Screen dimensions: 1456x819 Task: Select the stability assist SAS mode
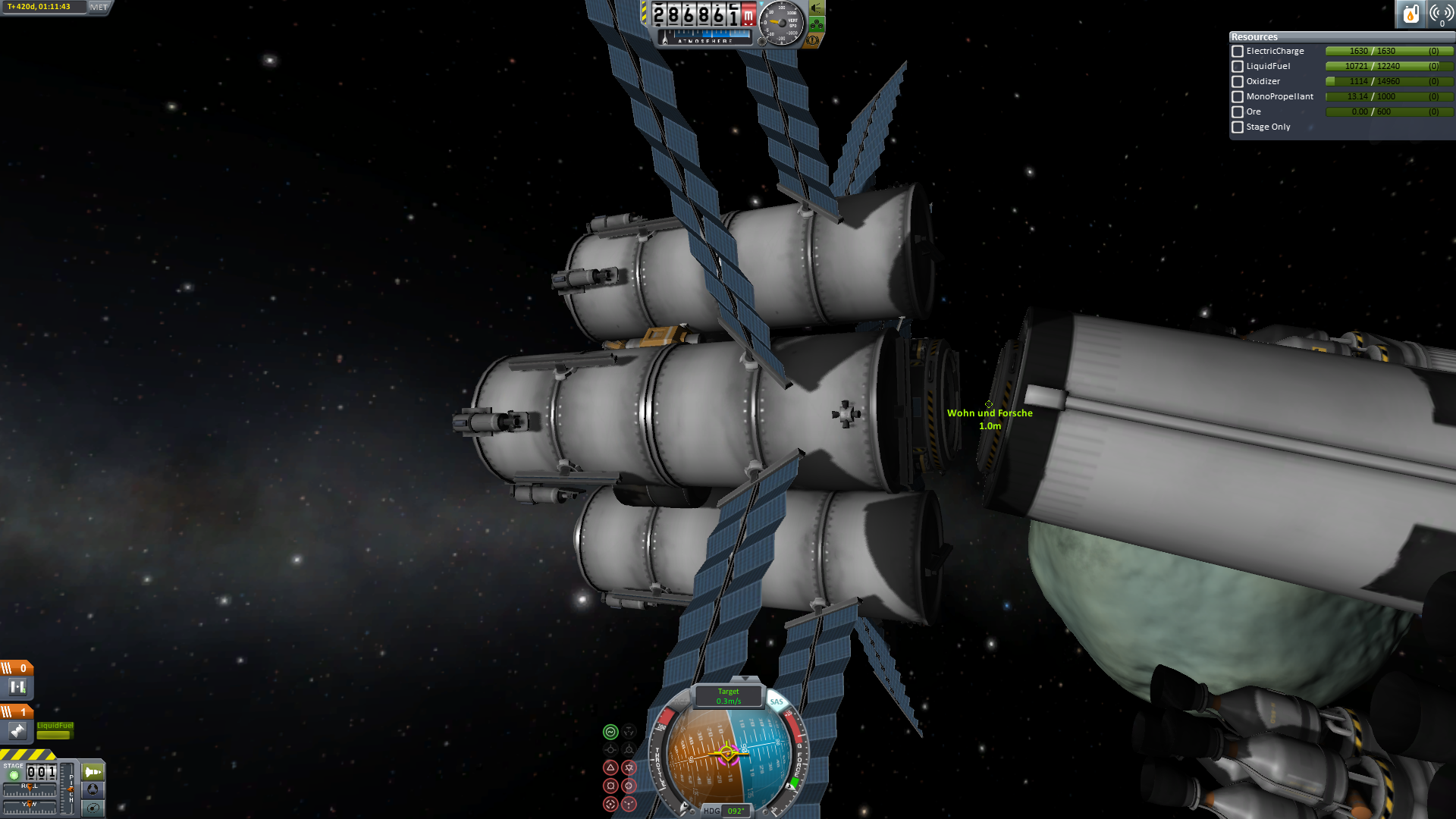click(610, 732)
